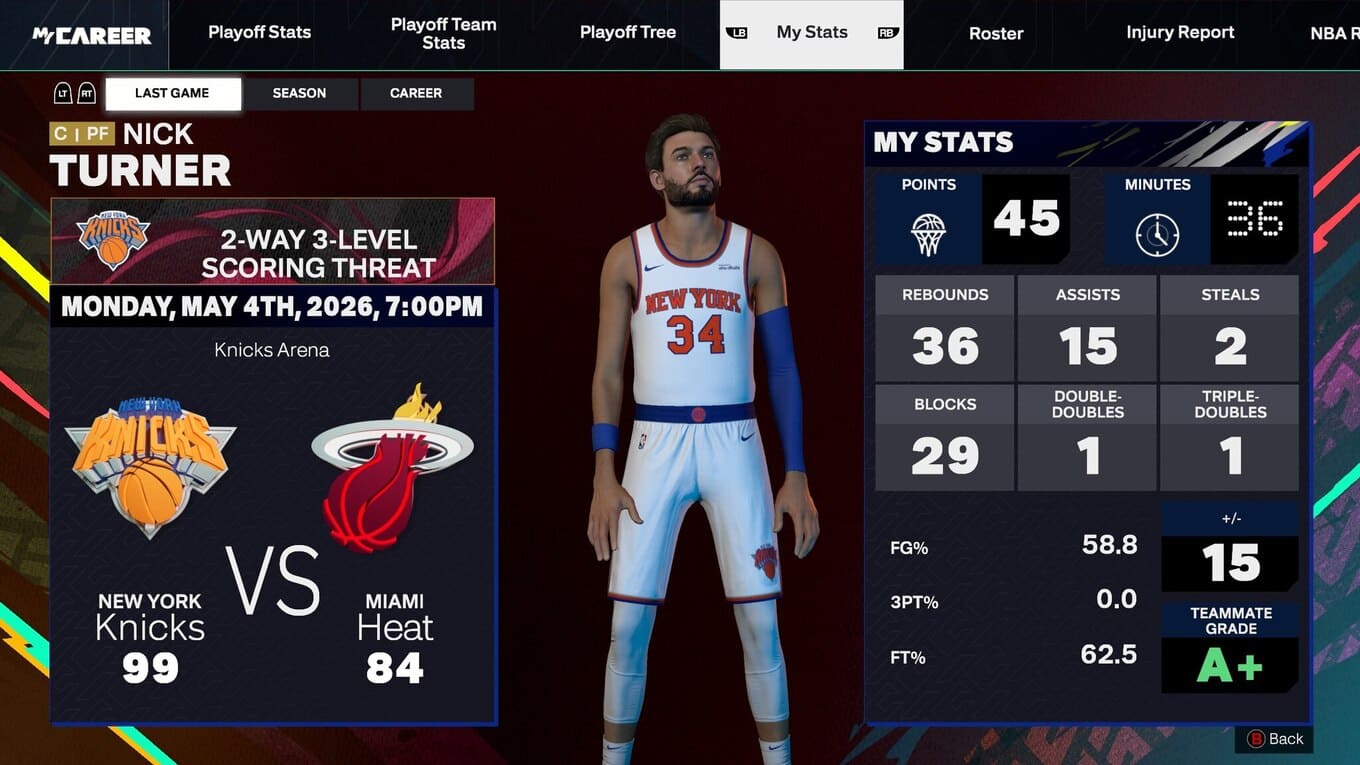Open the Playoff Stats tab
The image size is (1360, 765).
click(259, 33)
